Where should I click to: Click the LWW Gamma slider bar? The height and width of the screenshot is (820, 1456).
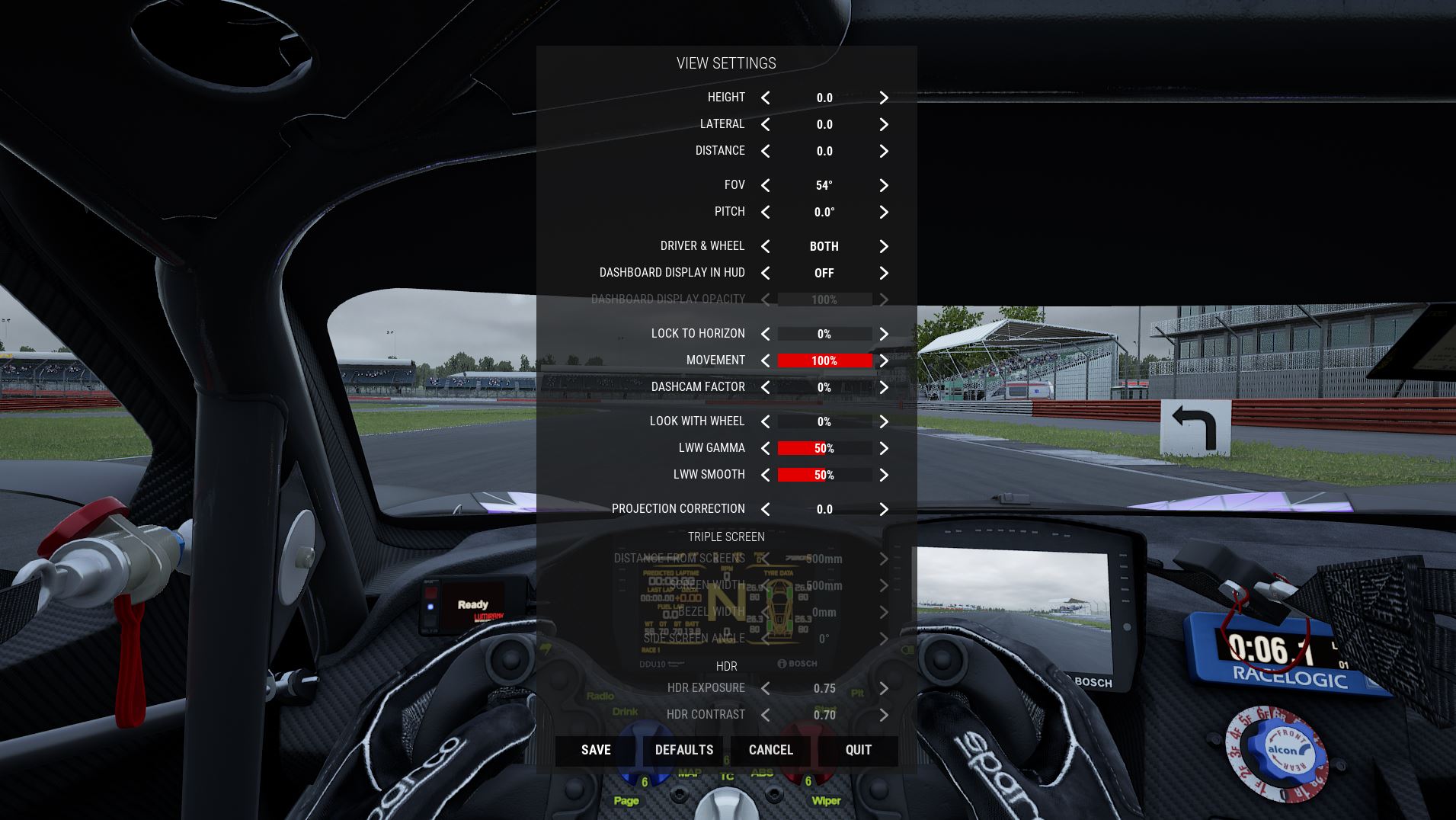824,448
